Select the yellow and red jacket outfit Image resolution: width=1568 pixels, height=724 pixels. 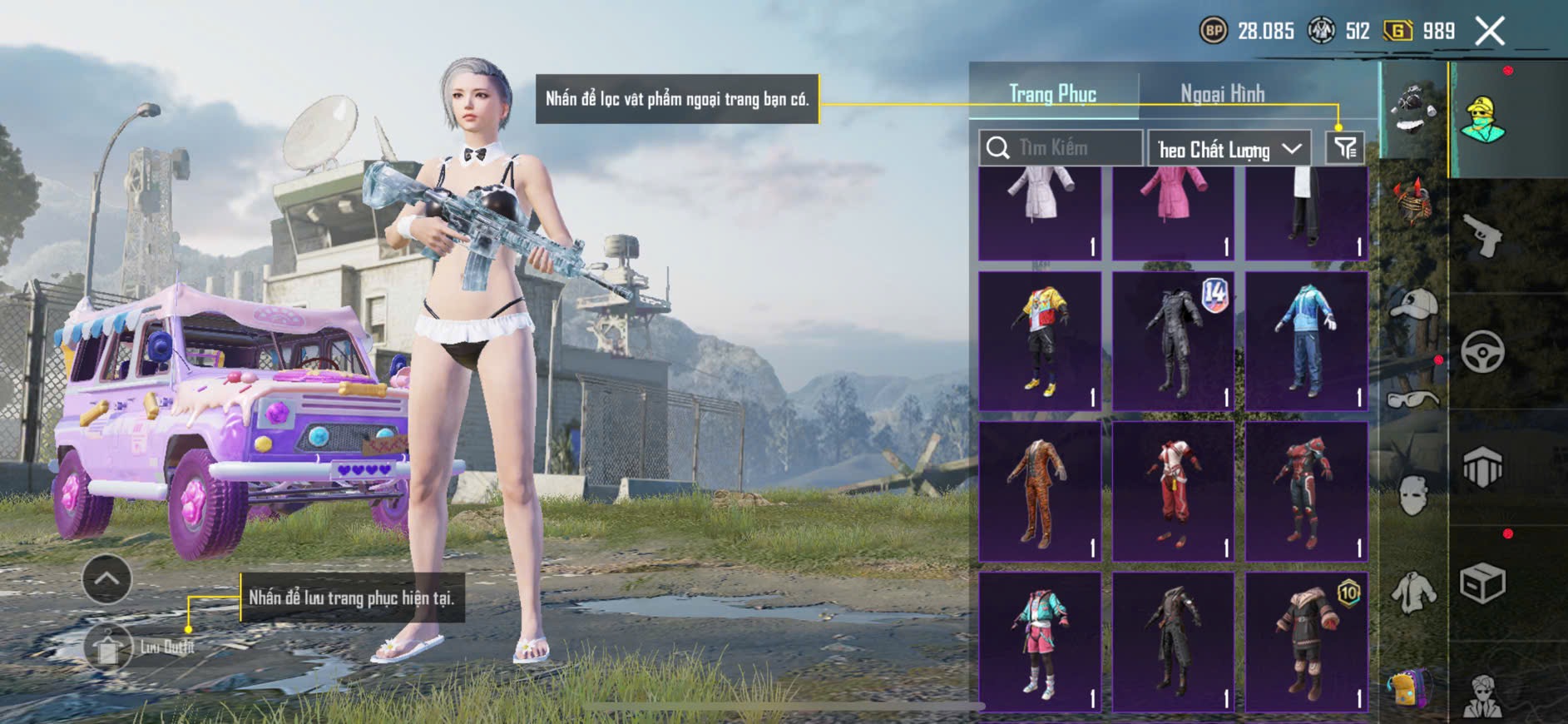coord(1040,341)
